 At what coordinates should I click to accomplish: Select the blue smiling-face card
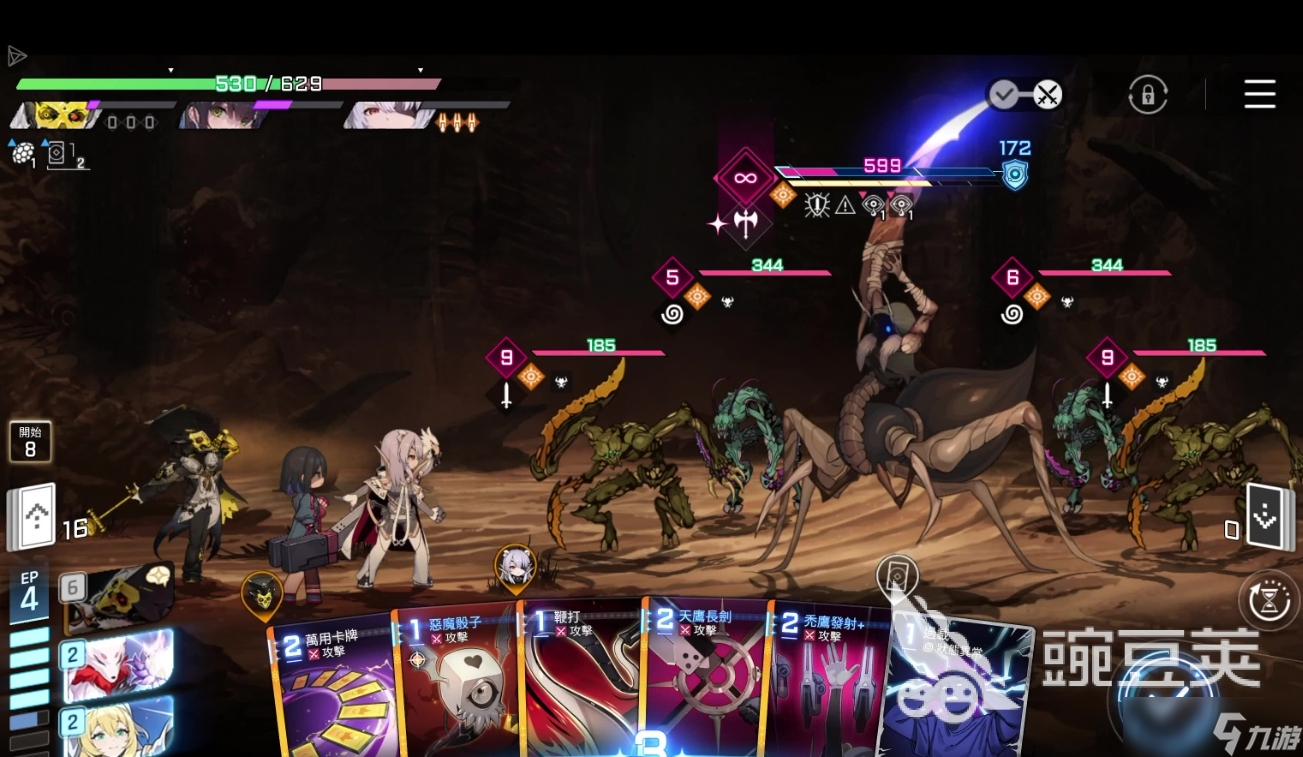tap(955, 690)
